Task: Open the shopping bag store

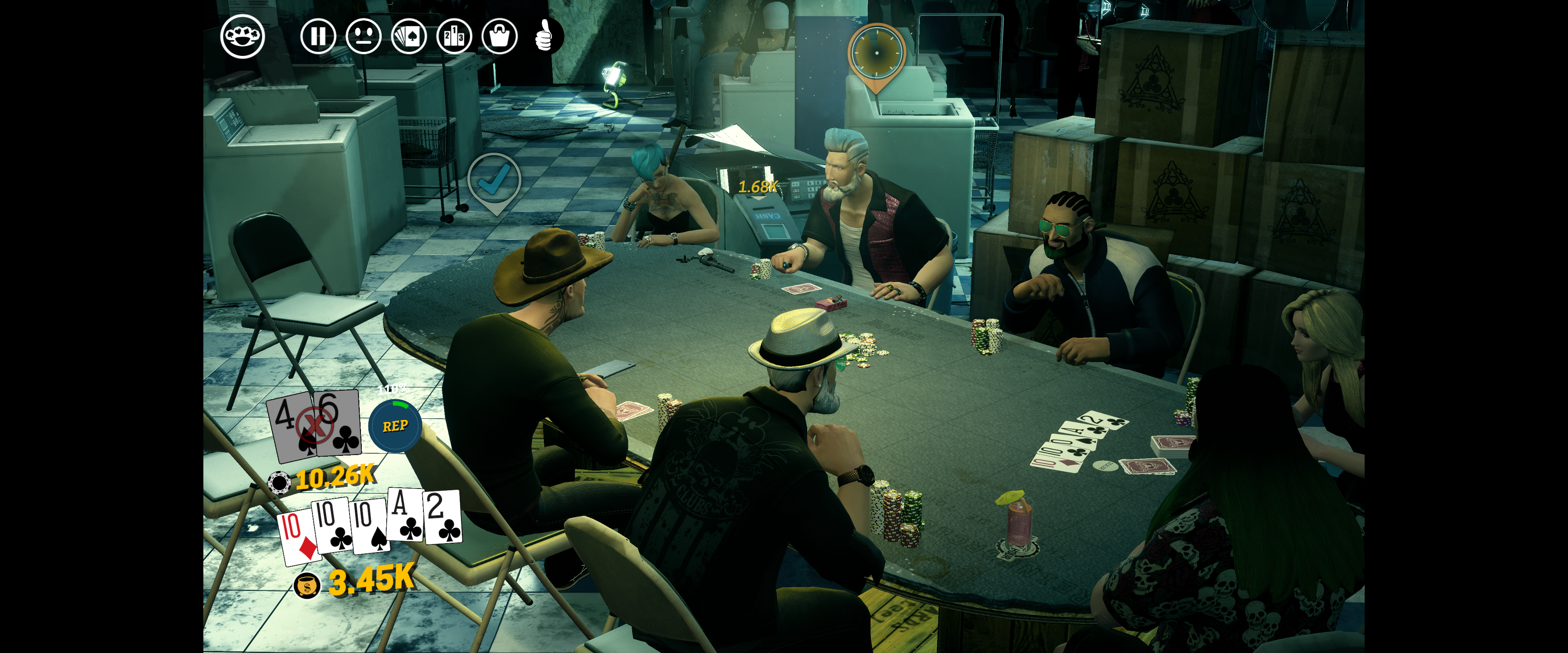Action: point(499,36)
